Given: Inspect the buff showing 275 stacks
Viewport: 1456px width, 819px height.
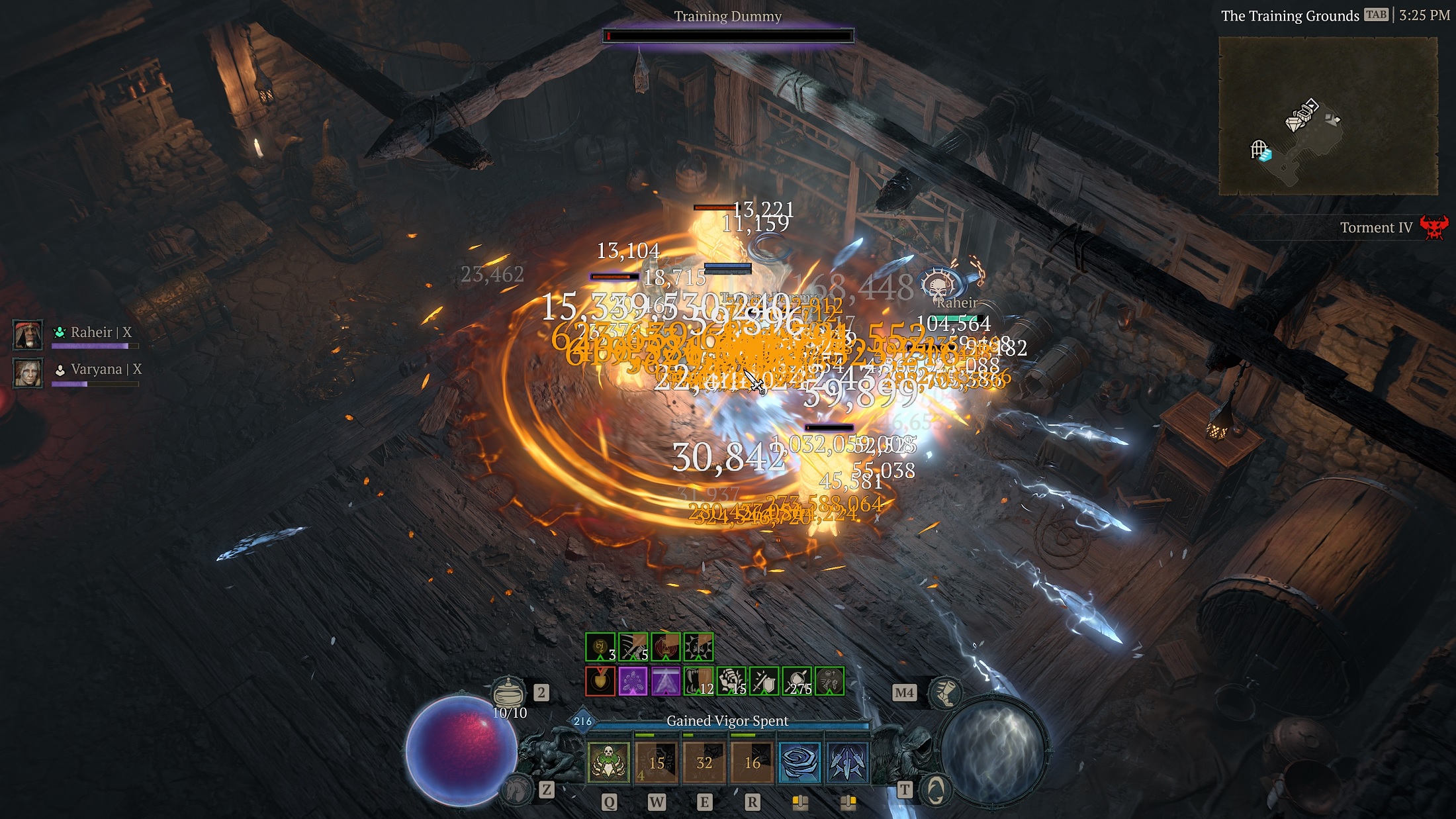Looking at the screenshot, I should (797, 681).
